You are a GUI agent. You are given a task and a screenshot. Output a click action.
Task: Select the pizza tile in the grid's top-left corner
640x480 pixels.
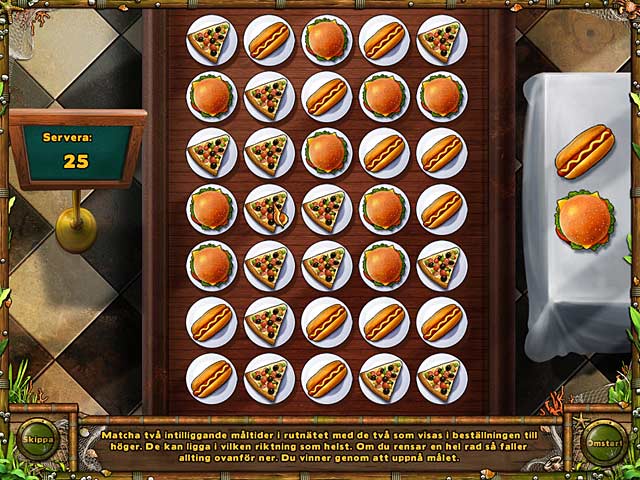click(211, 40)
